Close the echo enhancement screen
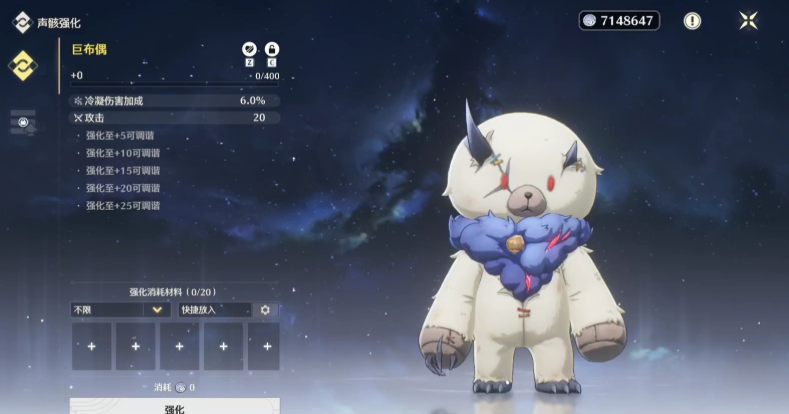This screenshot has width=789, height=414. click(x=748, y=20)
